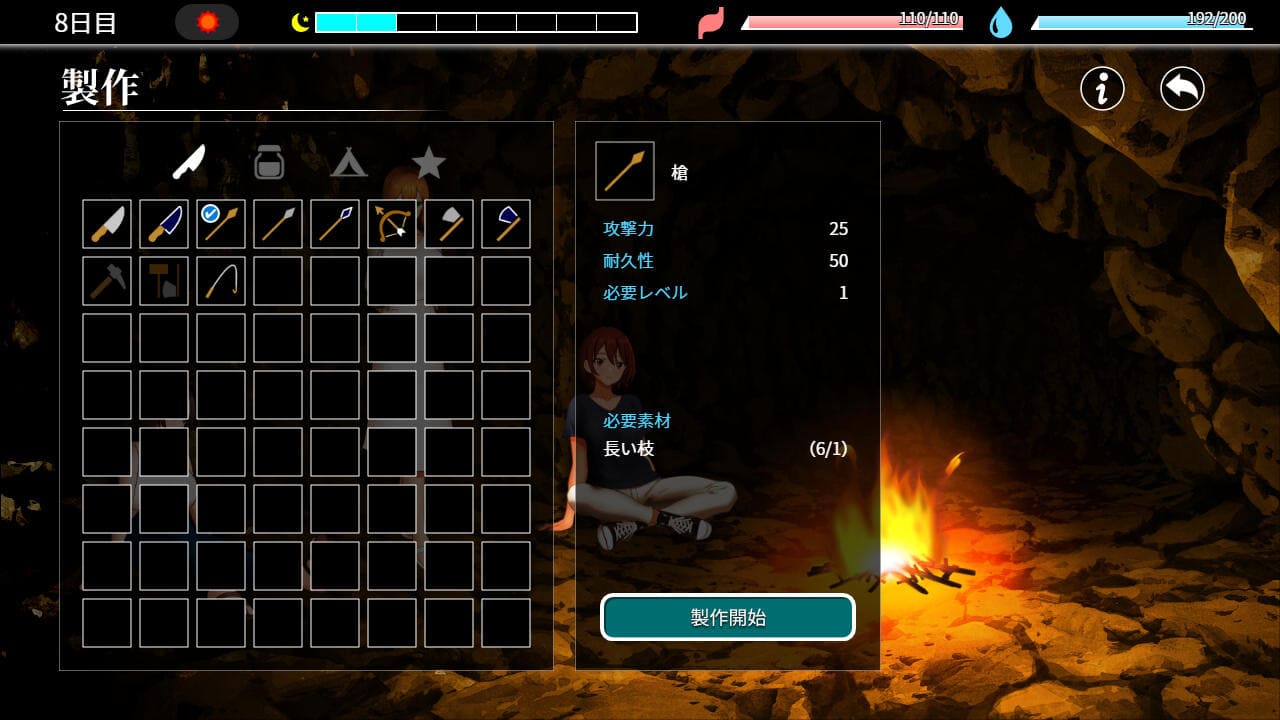1280x720 pixels.
Task: Open the star crafting tab
Action: (x=429, y=162)
